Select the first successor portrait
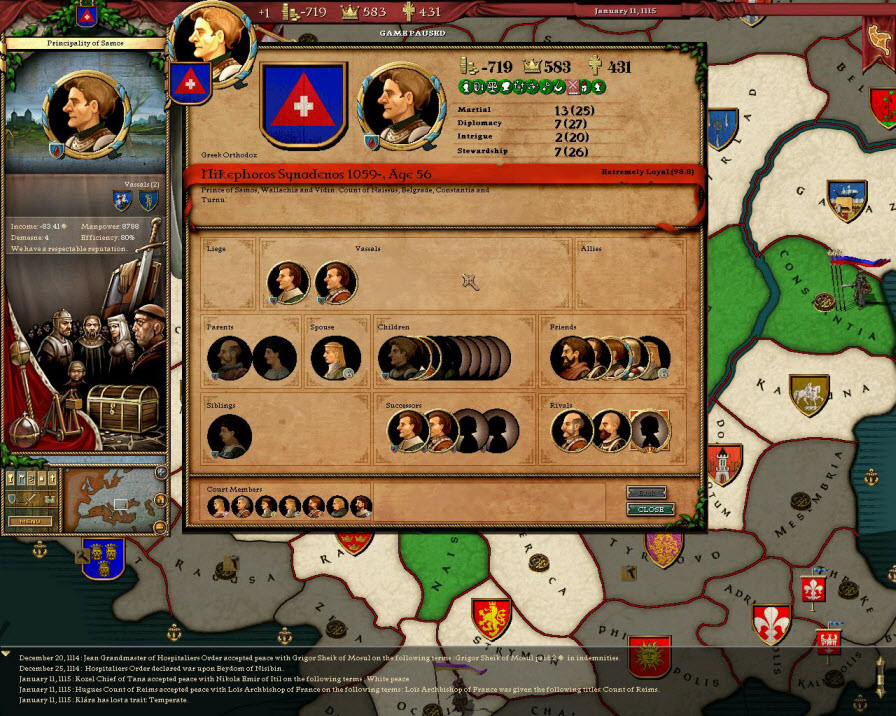Viewport: 896px width, 716px height. [x=408, y=431]
